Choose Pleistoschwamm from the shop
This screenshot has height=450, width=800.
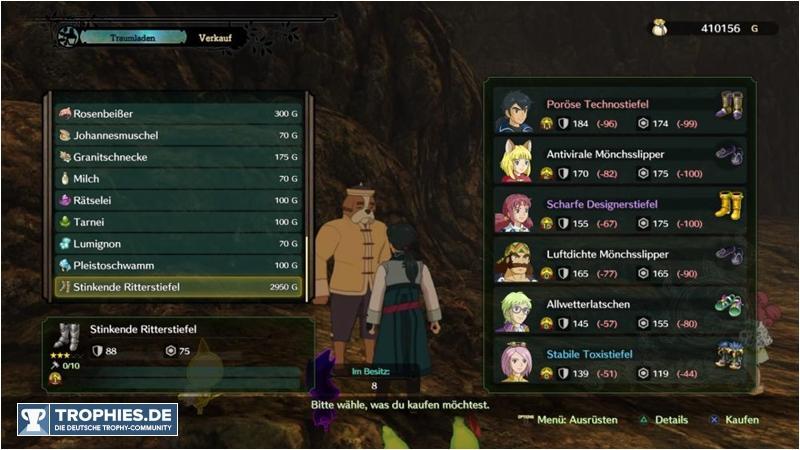coord(180,266)
